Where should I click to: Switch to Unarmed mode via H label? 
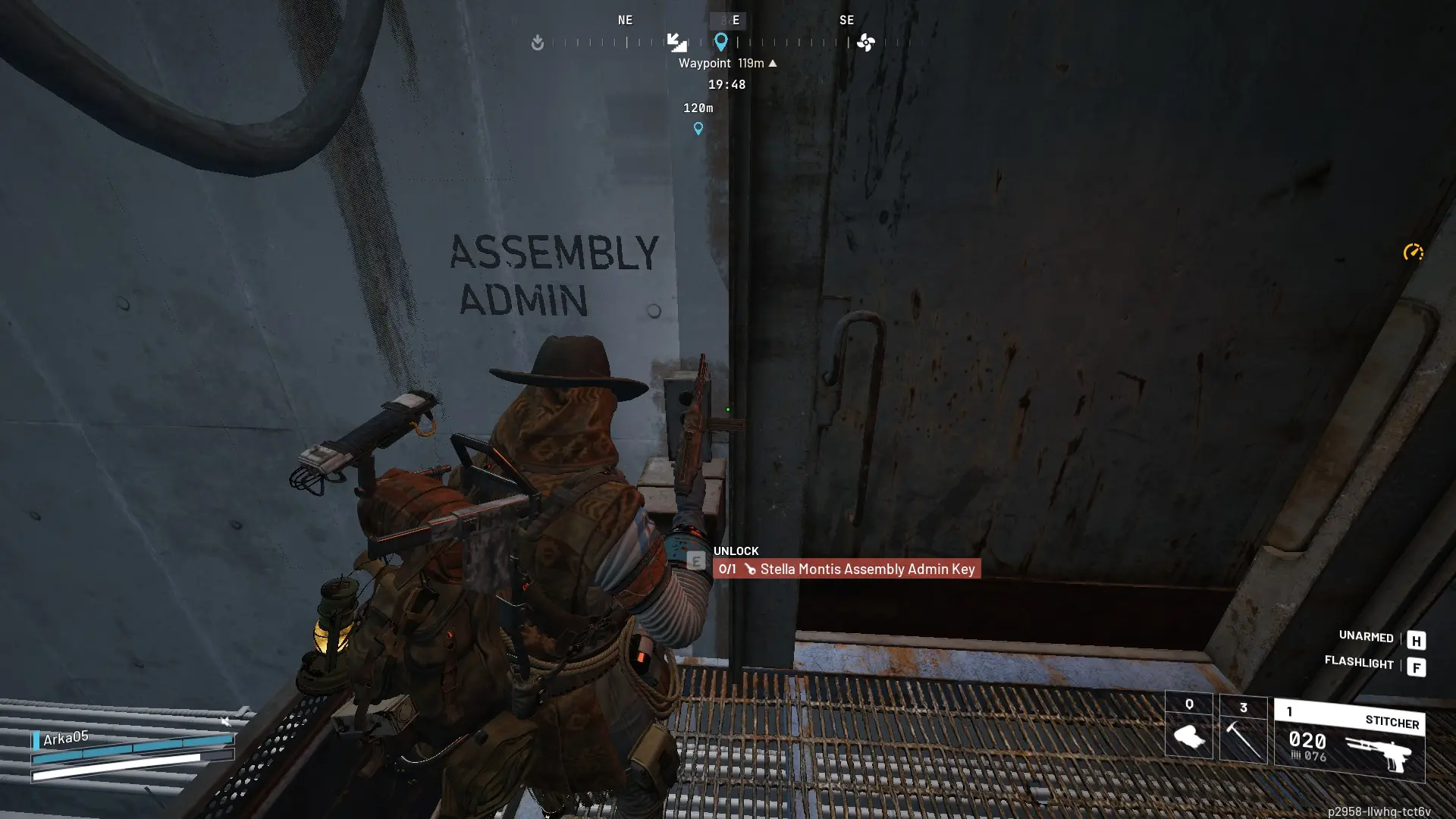pyautogui.click(x=1417, y=640)
